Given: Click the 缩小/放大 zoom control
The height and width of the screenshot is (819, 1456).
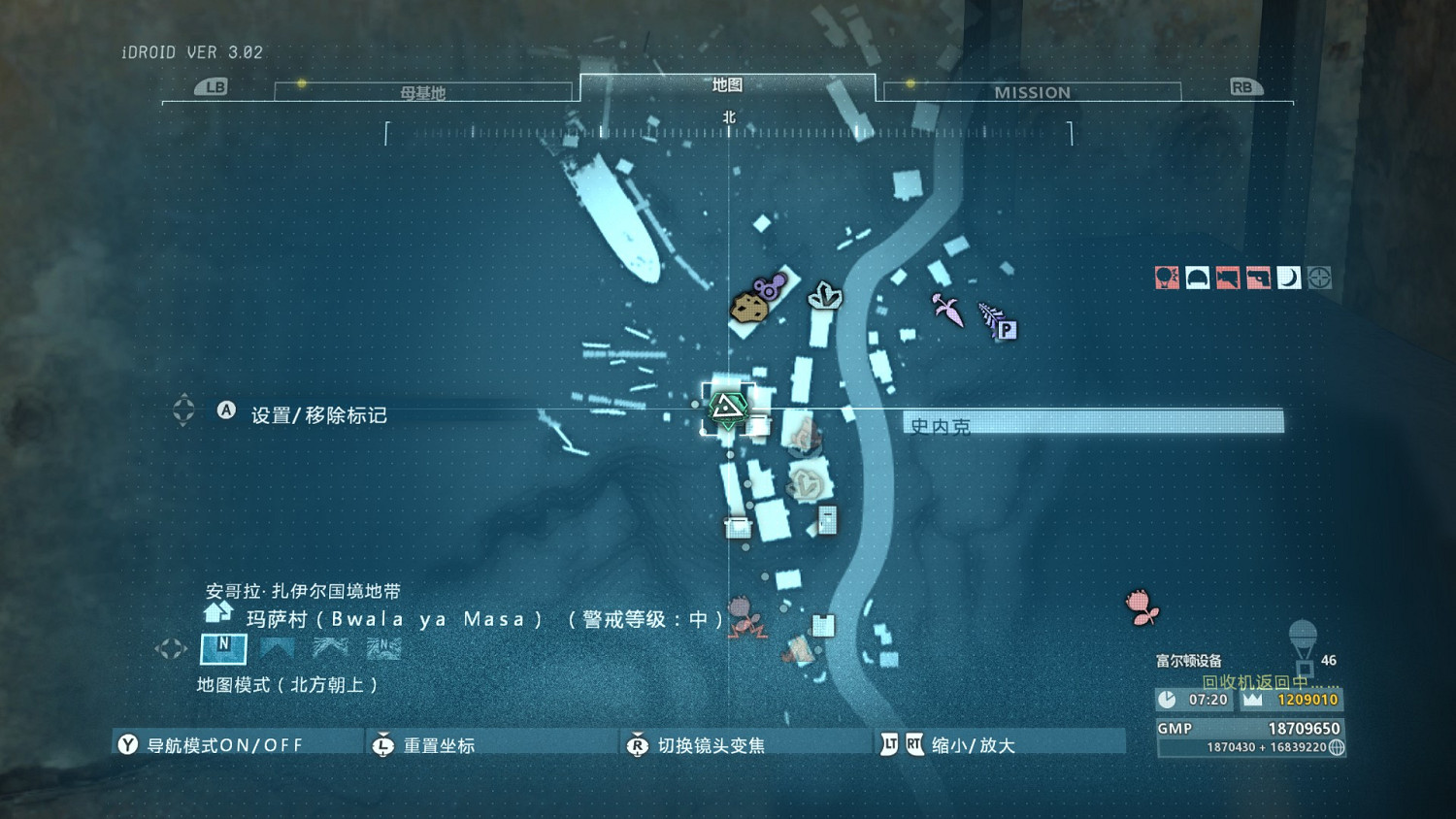Looking at the screenshot, I should click(x=971, y=743).
